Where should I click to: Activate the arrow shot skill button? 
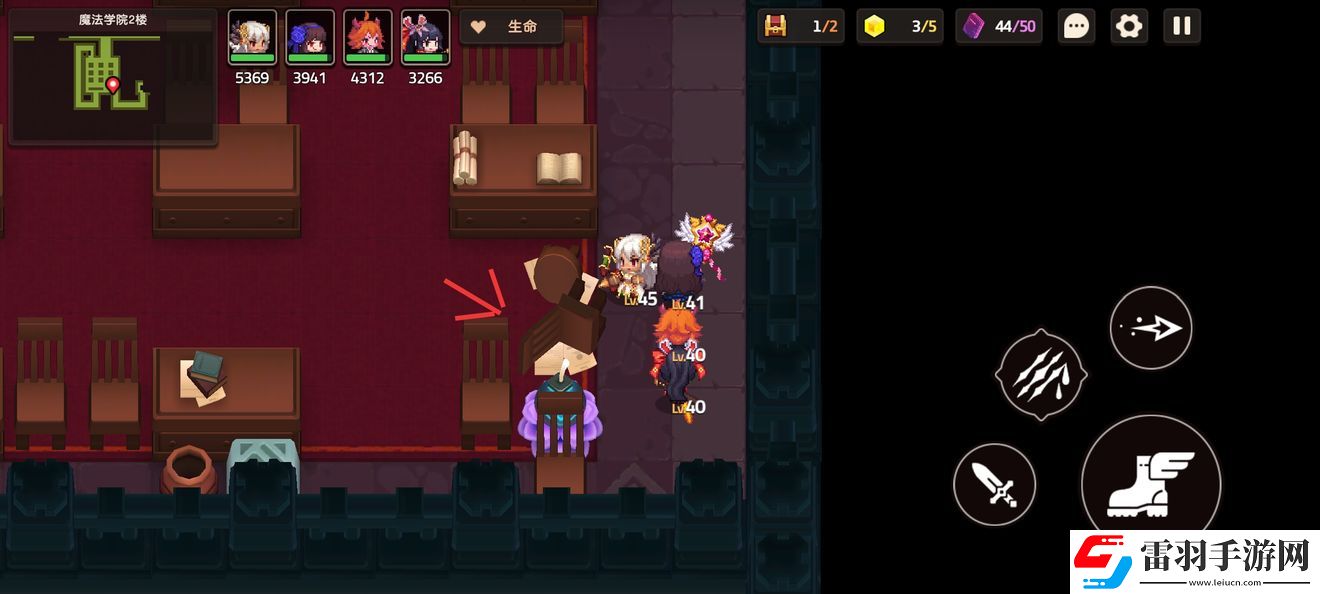[1150, 328]
